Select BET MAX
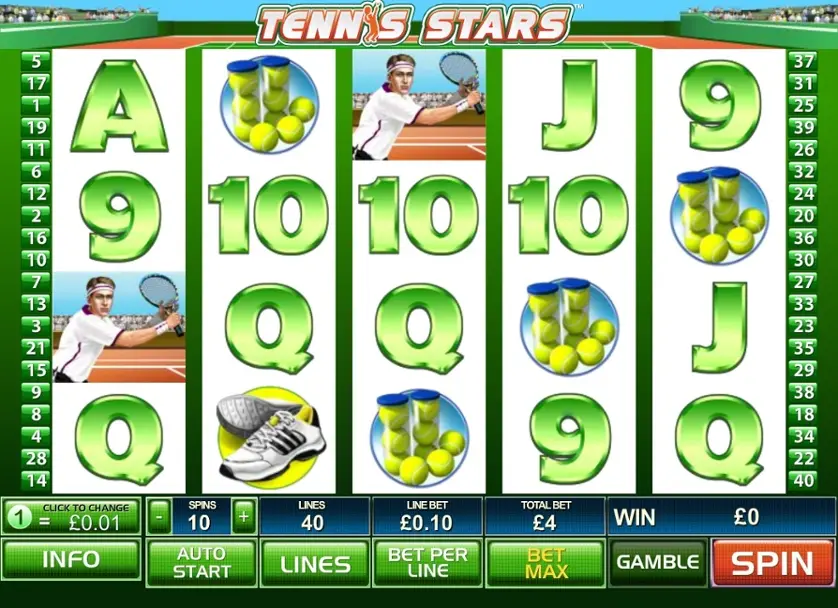 tap(545, 563)
